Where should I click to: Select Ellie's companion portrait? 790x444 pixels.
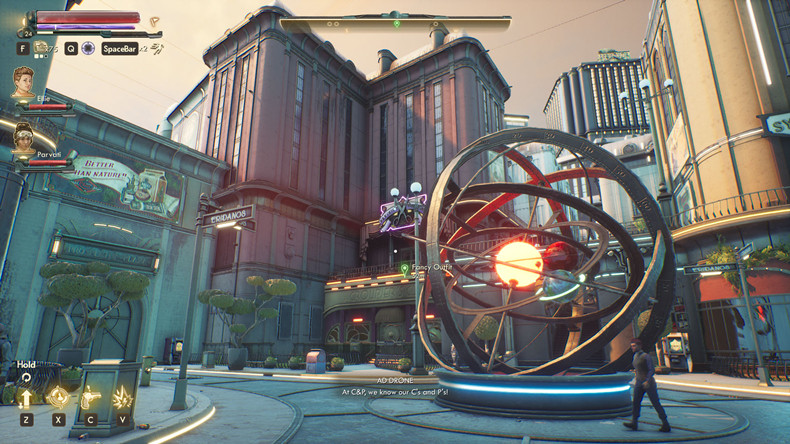[23, 82]
